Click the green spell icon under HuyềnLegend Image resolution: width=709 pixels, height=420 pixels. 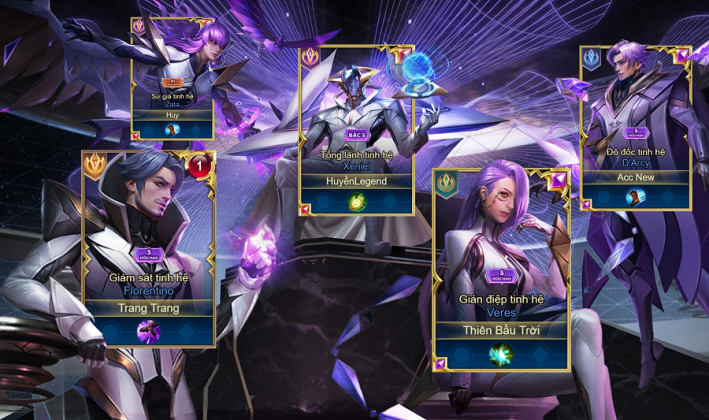357,202
